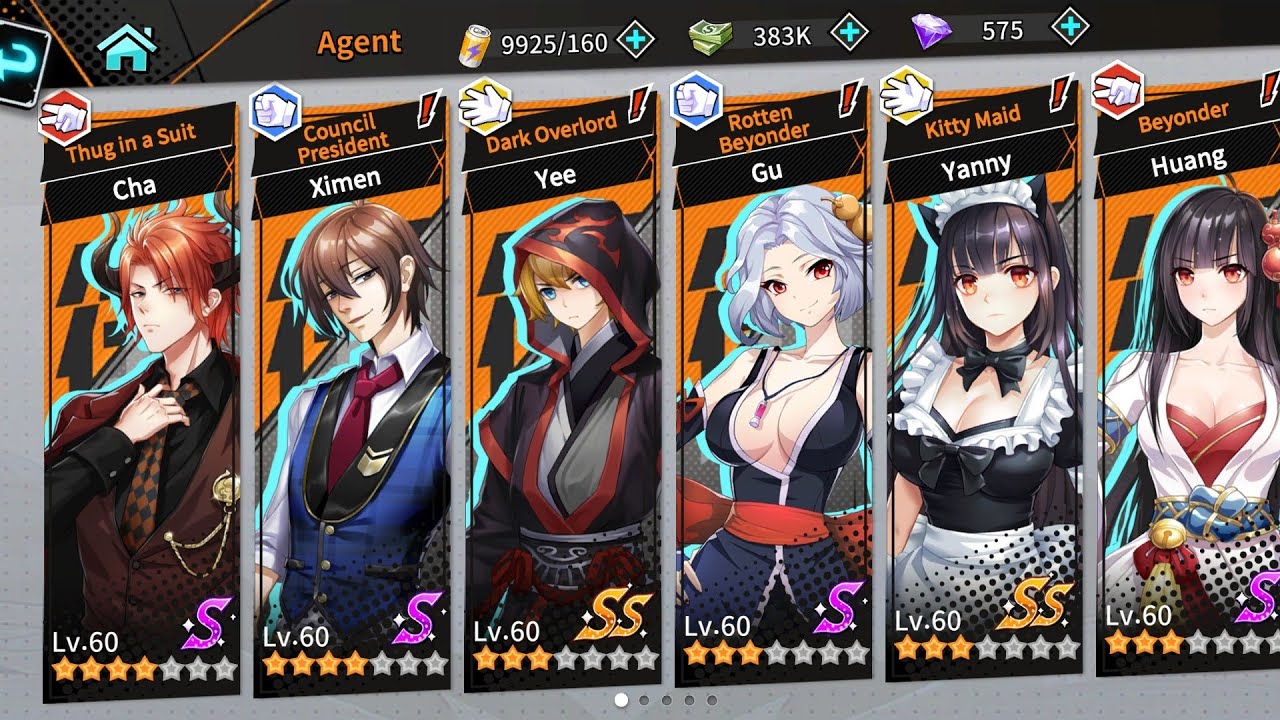This screenshot has width=1280, height=720.
Task: Add more cash with plus button
Action: (850, 33)
